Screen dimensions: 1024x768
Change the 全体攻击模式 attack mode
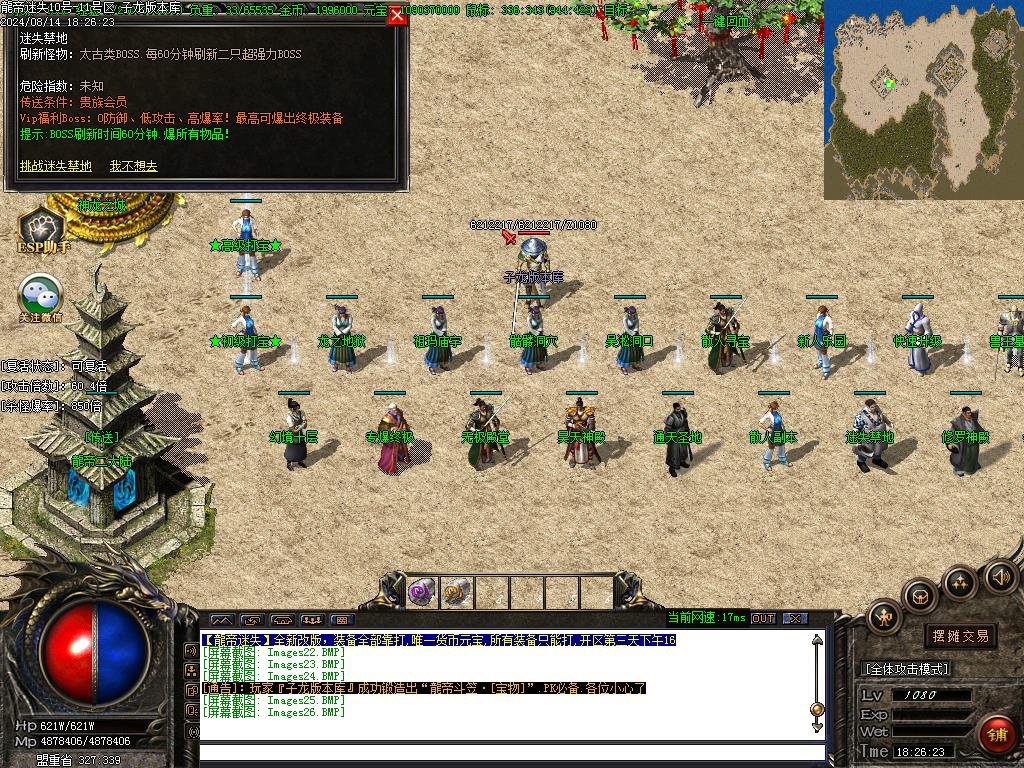[x=905, y=669]
